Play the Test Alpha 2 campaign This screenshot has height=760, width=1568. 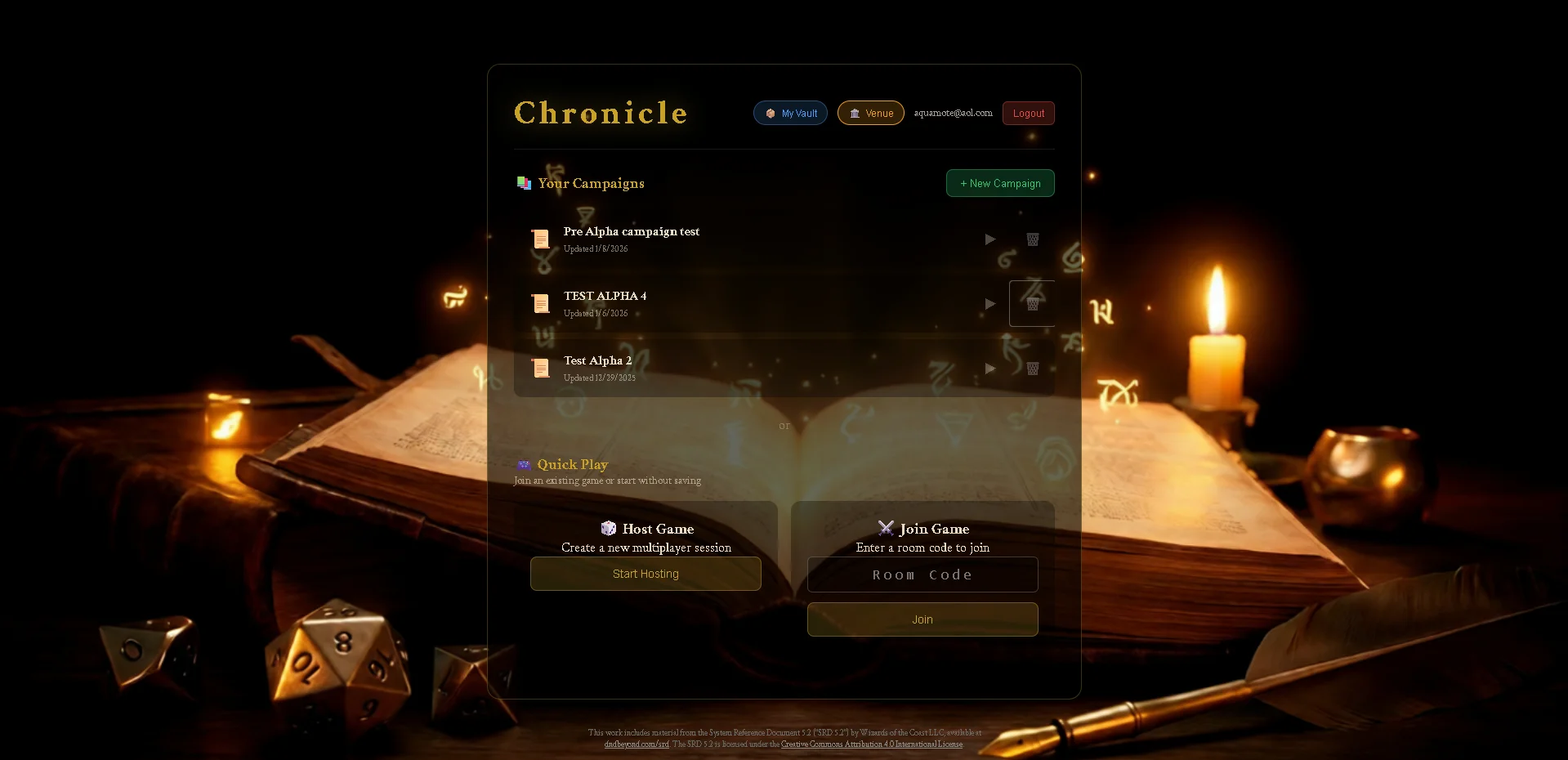pyautogui.click(x=989, y=369)
